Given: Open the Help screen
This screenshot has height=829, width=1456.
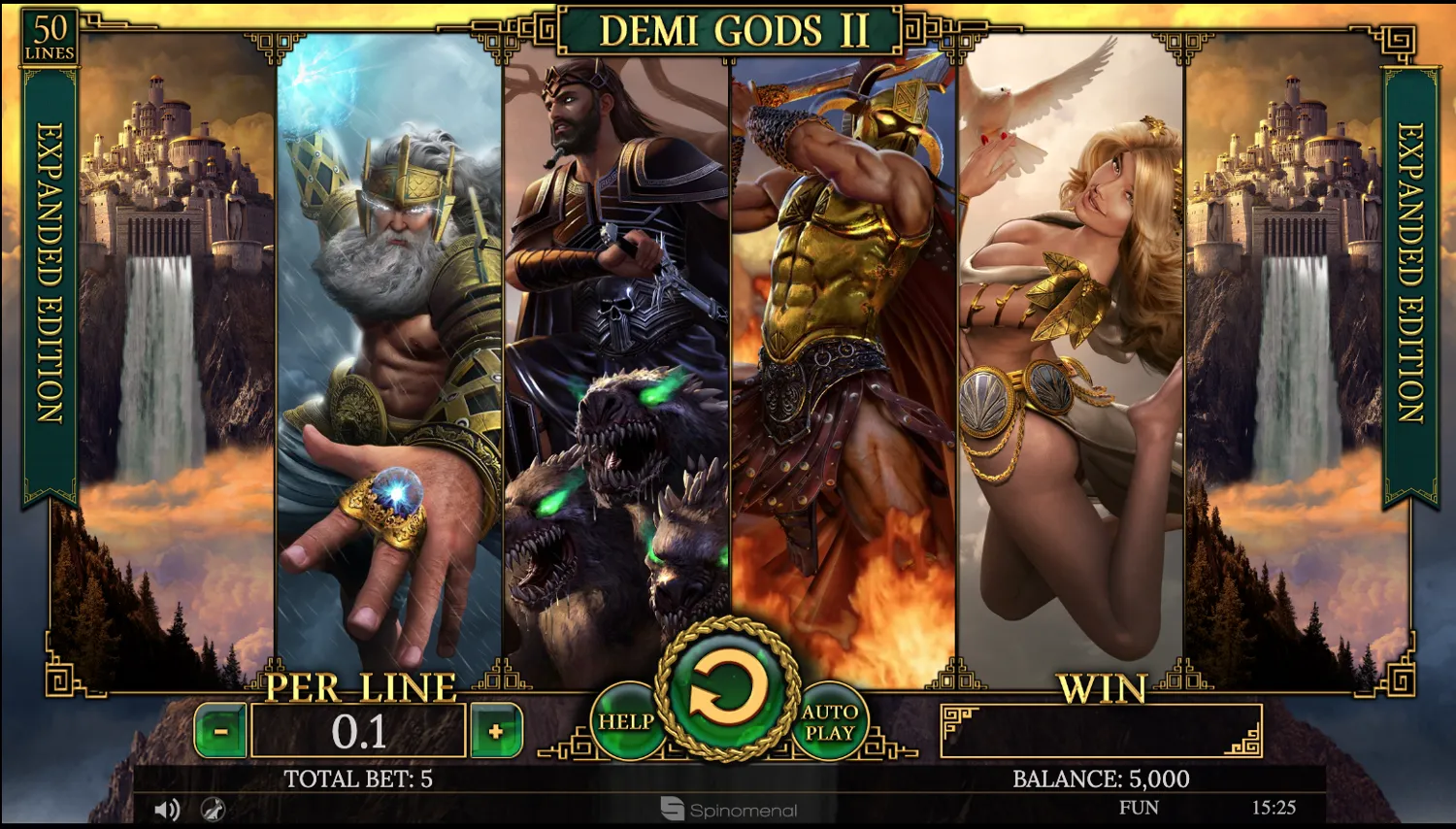Looking at the screenshot, I should pos(624,722).
